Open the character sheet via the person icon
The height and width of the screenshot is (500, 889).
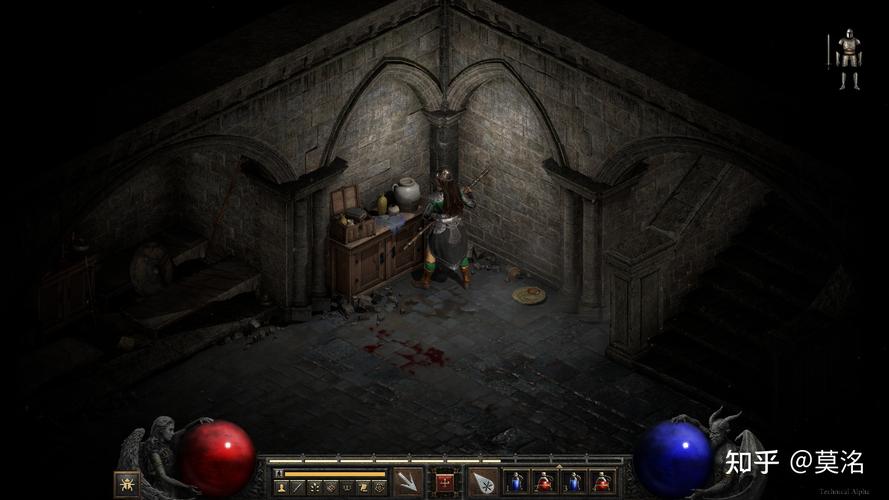[x=281, y=487]
